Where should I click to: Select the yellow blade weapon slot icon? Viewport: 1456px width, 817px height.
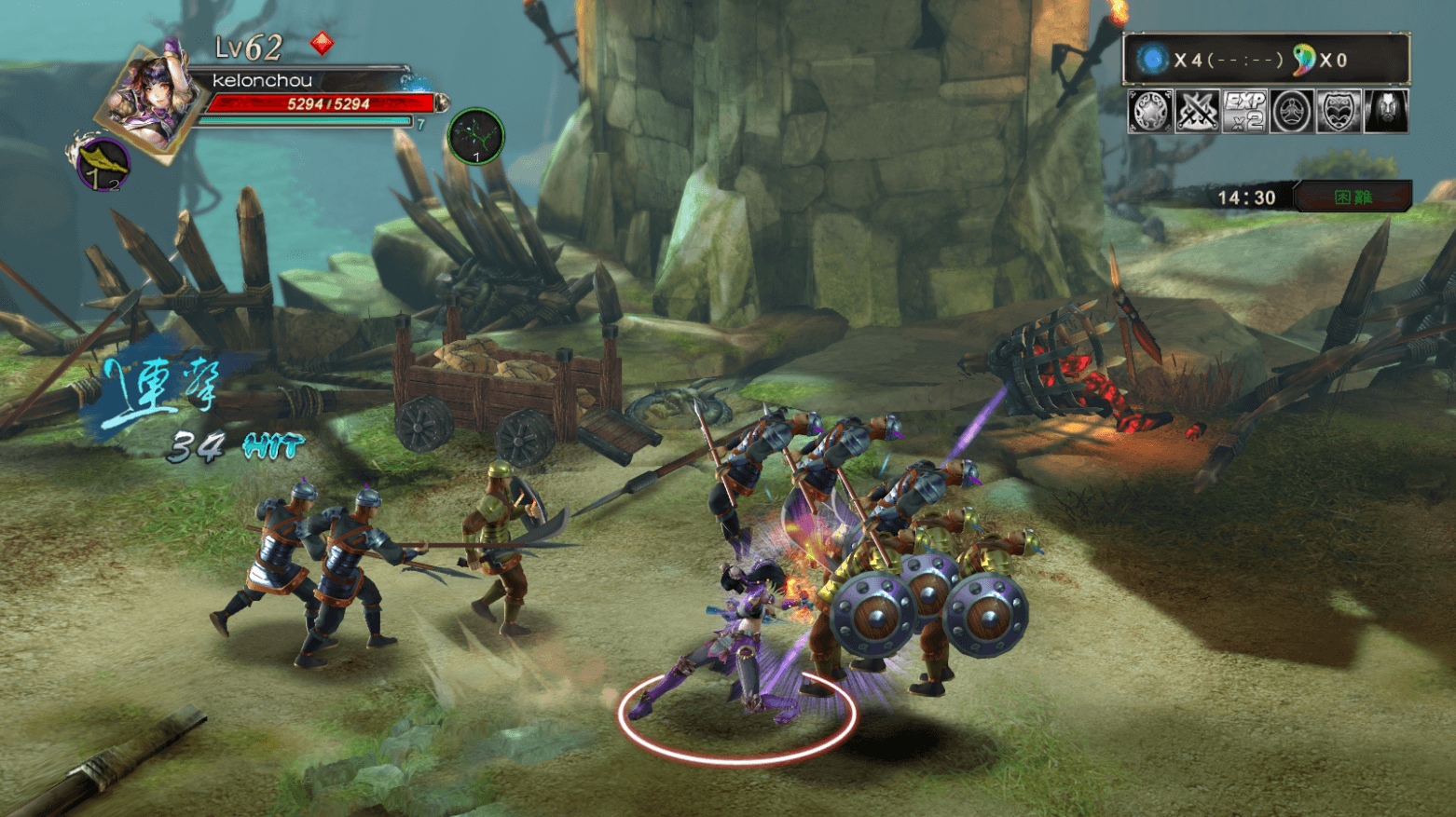point(102,164)
